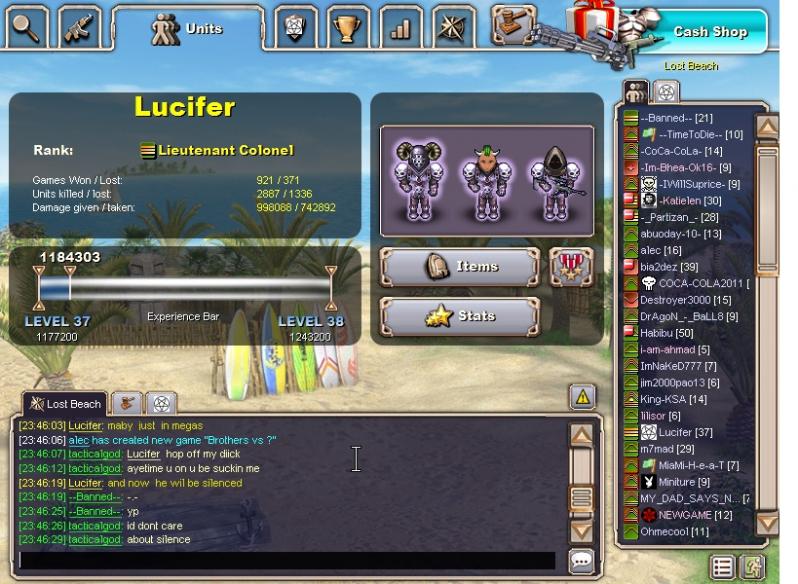
Task: Click the speech bubble send button
Action: tap(581, 561)
